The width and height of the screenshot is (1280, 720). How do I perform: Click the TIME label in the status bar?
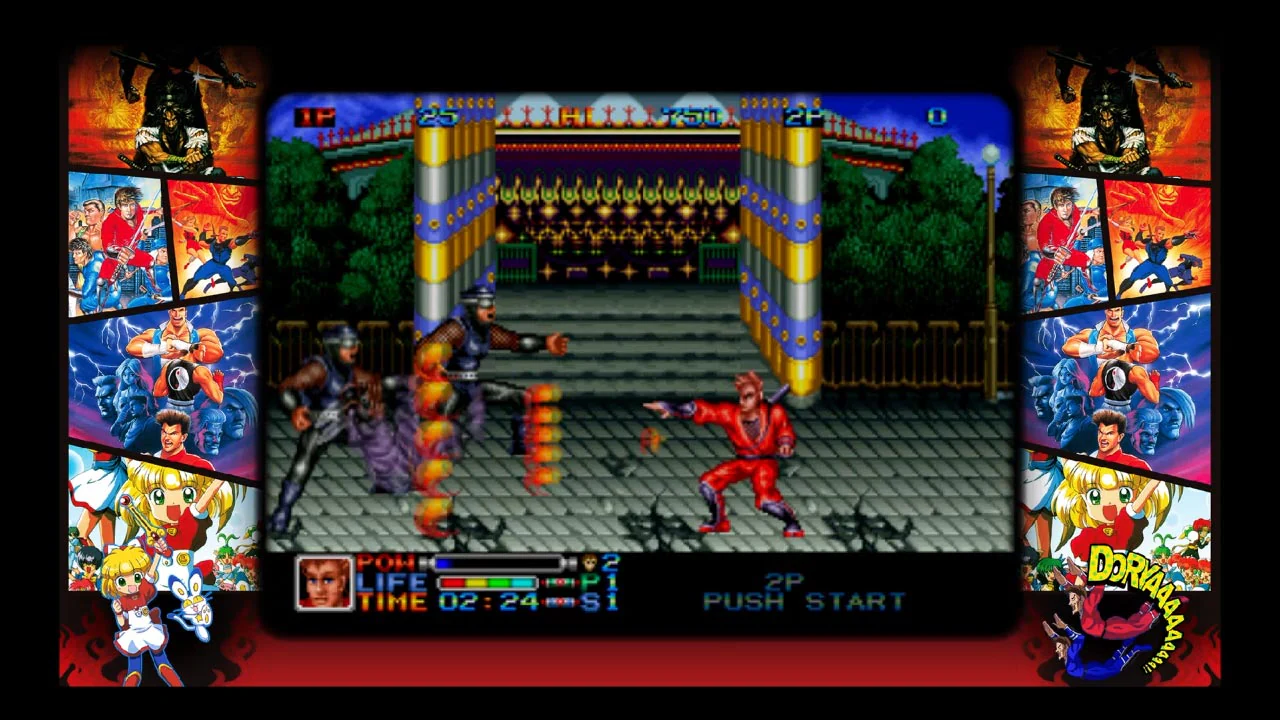pos(390,599)
